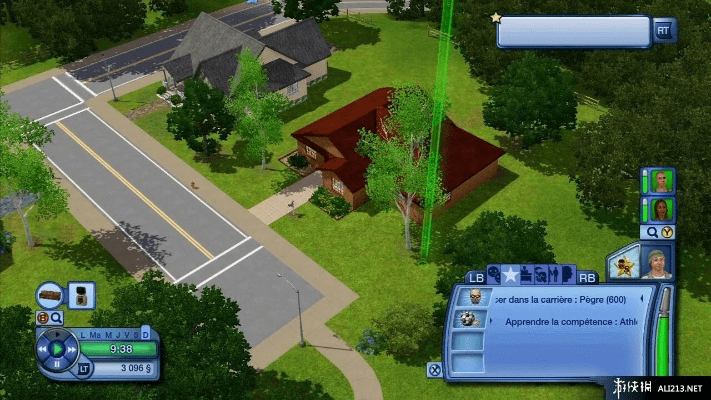Click the fast-forward speed button
Image resolution: width=711 pixels, height=400 pixels.
point(72,349)
